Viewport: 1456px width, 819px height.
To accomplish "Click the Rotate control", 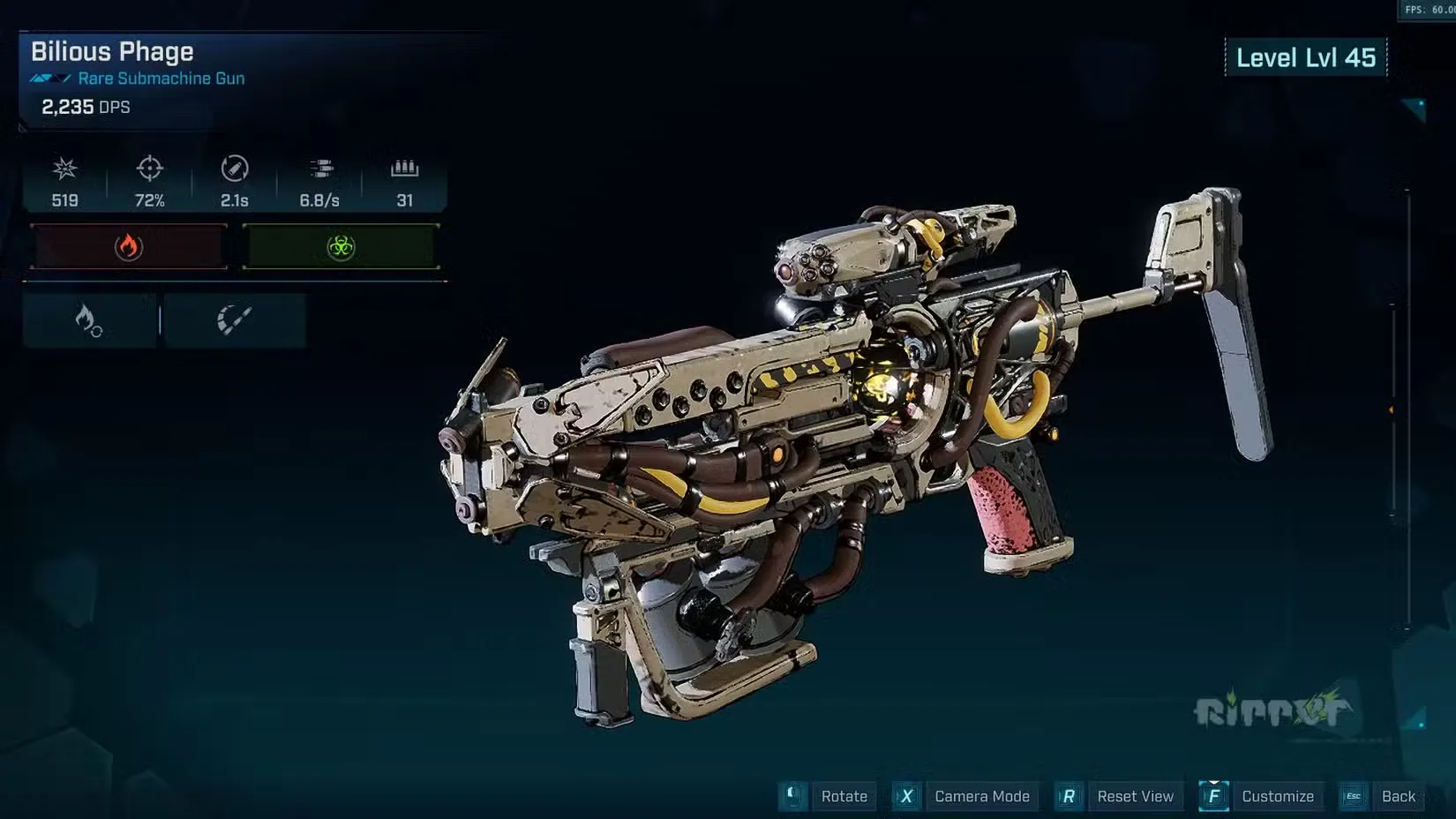I will (x=844, y=796).
